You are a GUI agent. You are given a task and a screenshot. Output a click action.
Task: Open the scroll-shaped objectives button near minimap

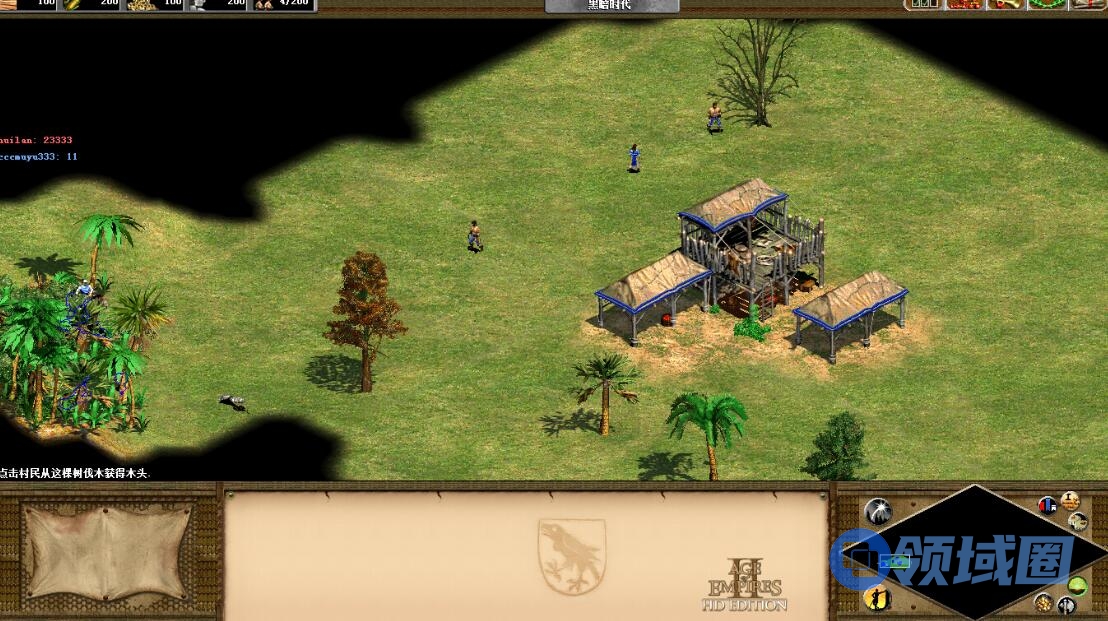[x=1070, y=500]
